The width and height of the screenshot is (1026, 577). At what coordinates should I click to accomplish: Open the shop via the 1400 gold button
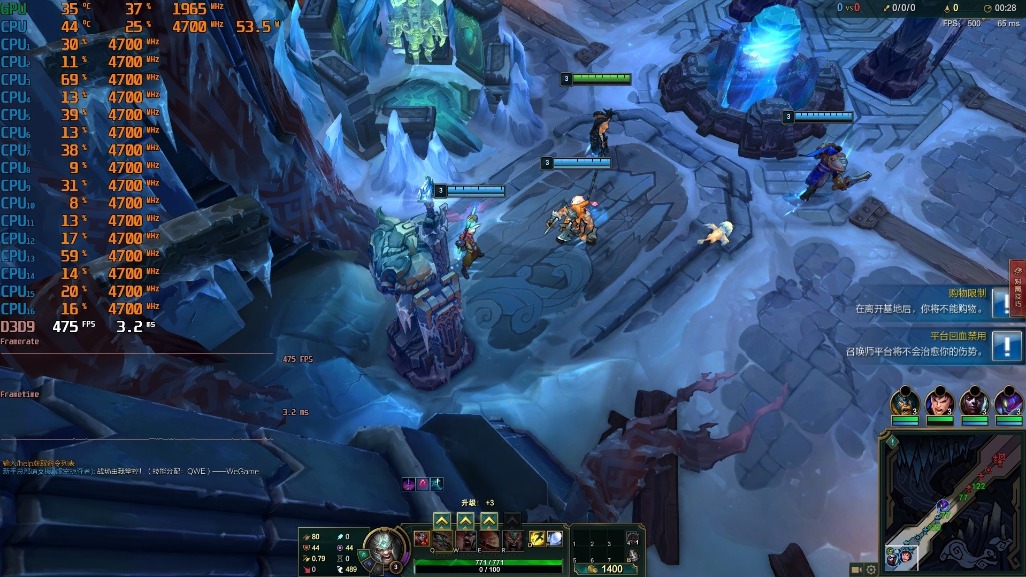click(x=606, y=568)
